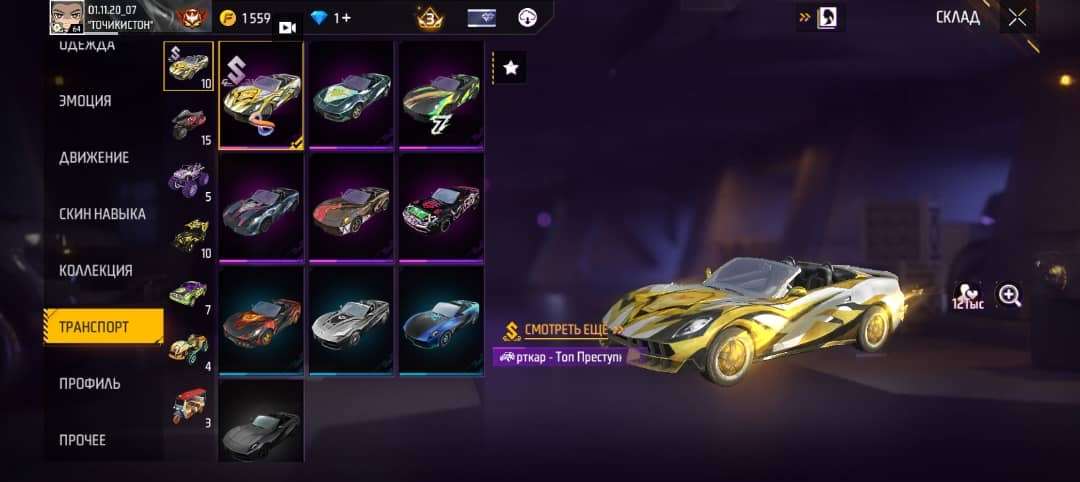Show the ПРОЧЕЕ category
1080x482 pixels.
[x=82, y=440]
